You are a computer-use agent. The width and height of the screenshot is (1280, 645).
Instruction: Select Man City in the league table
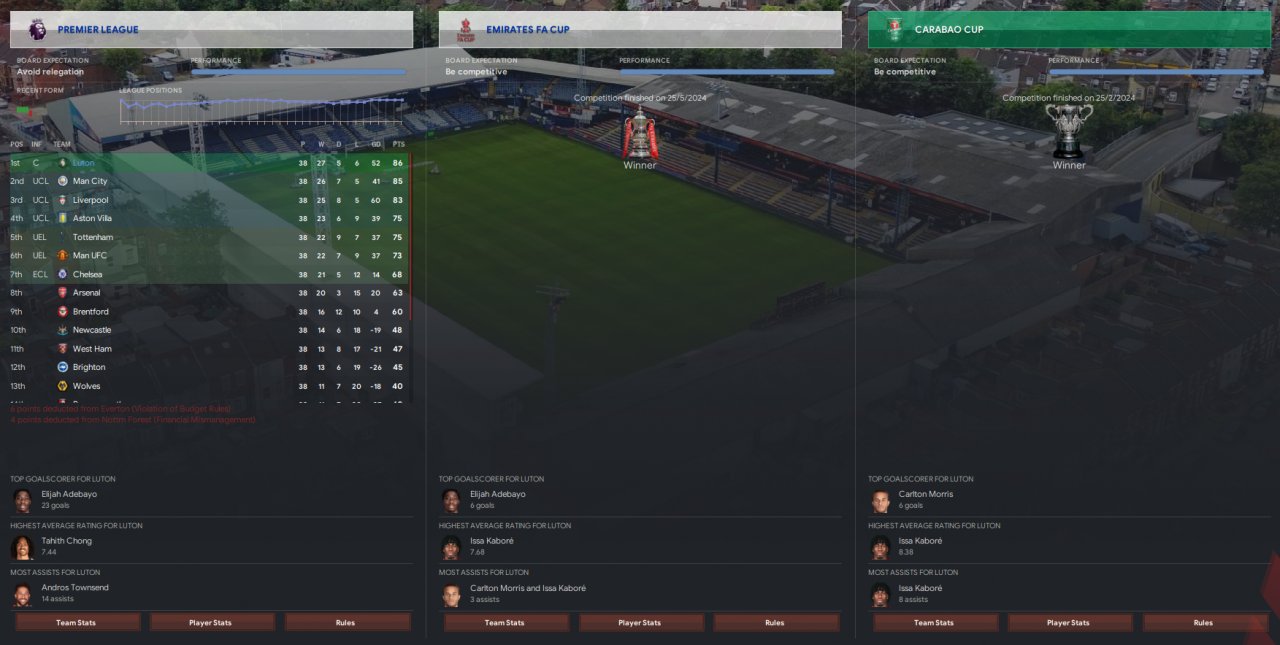click(90, 181)
